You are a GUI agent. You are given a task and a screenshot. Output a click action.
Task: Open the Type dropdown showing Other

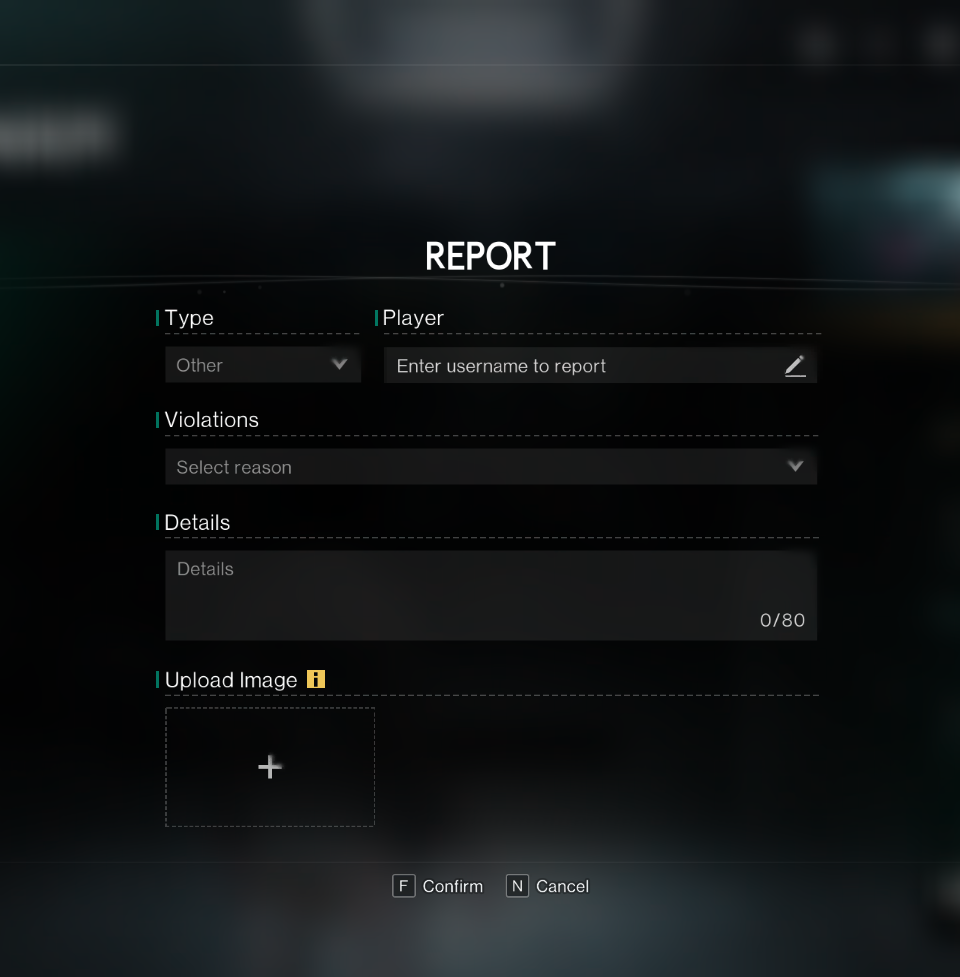tap(262, 366)
